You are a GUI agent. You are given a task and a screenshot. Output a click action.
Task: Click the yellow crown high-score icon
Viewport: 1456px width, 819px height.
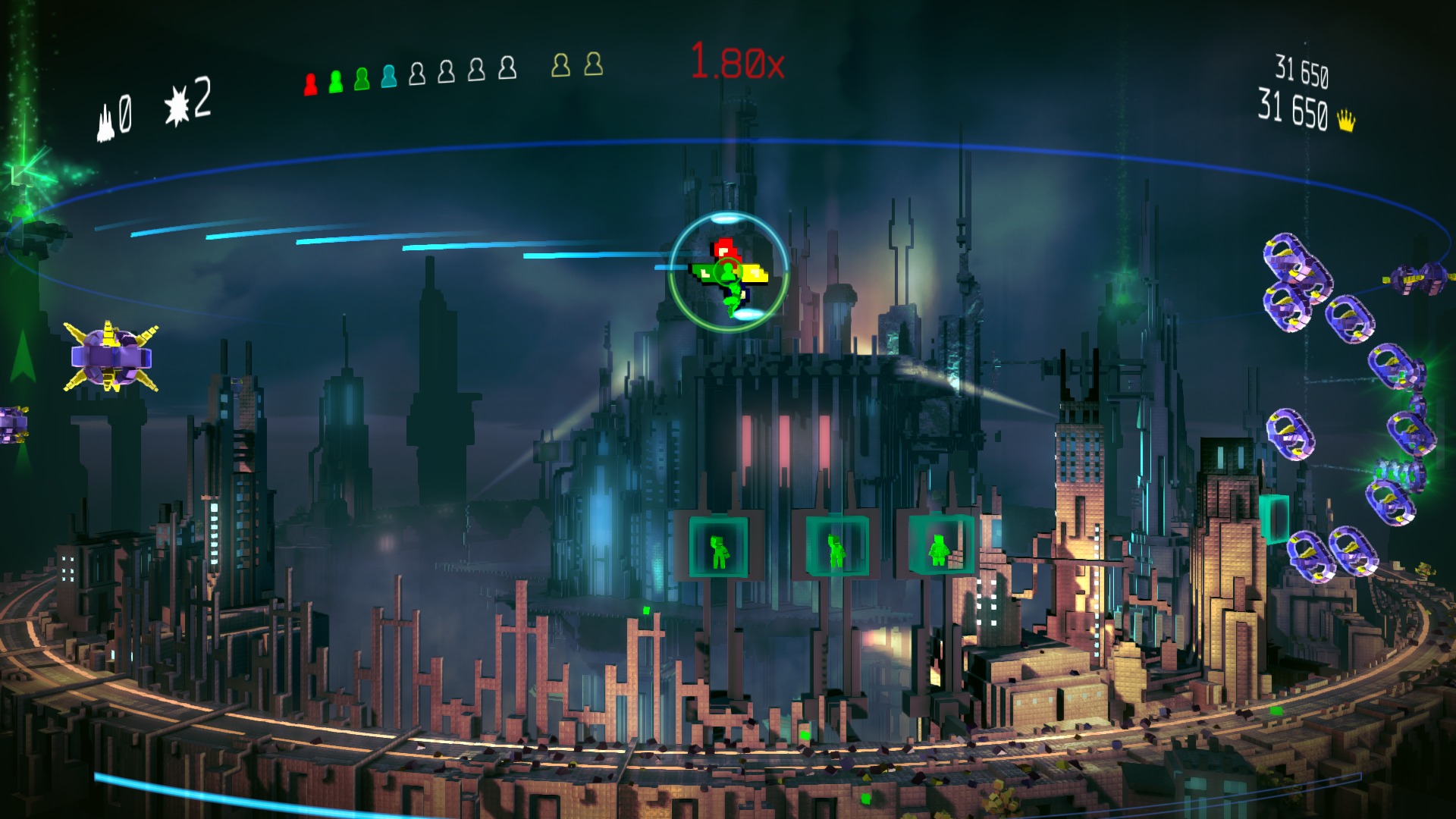pyautogui.click(x=1346, y=121)
